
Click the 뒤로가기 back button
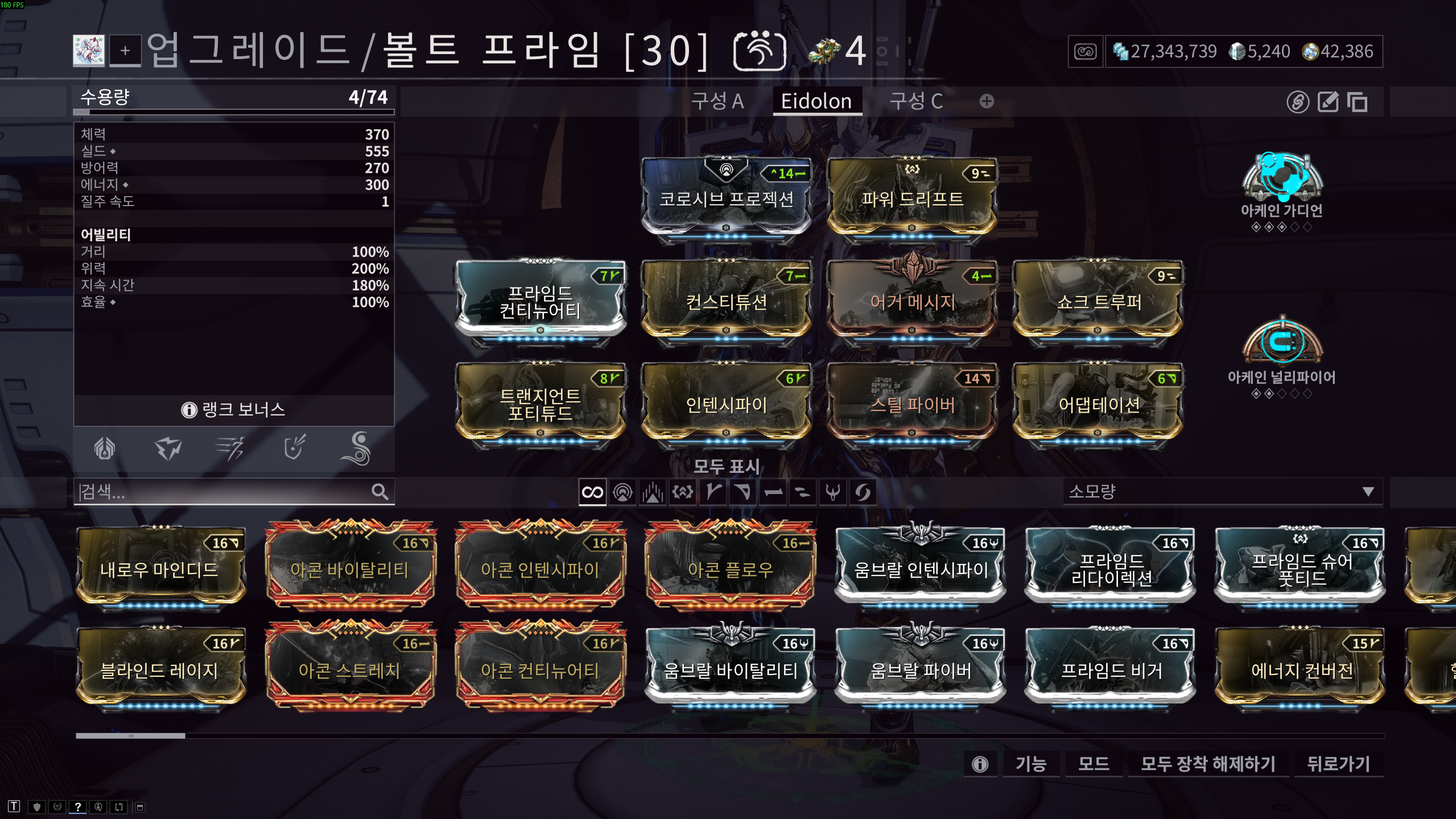[1338, 763]
